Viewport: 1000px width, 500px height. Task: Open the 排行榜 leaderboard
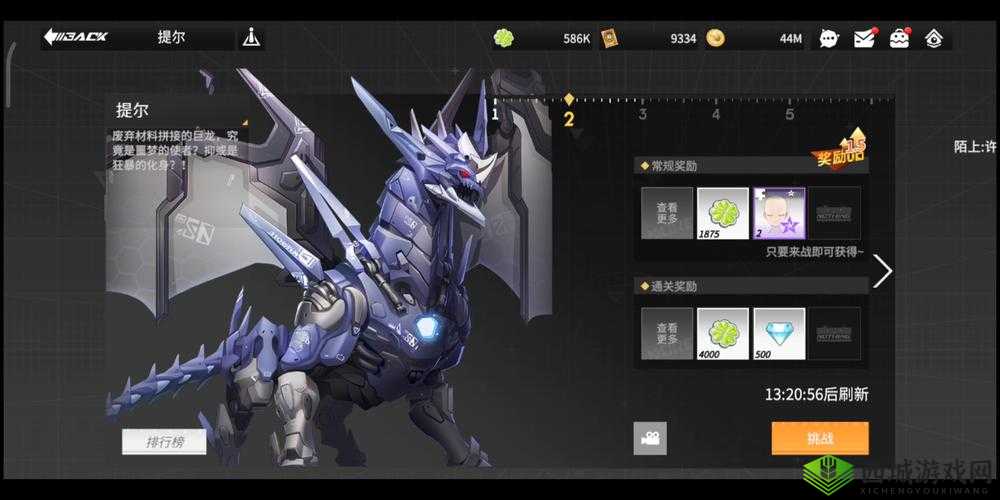pyautogui.click(x=164, y=441)
